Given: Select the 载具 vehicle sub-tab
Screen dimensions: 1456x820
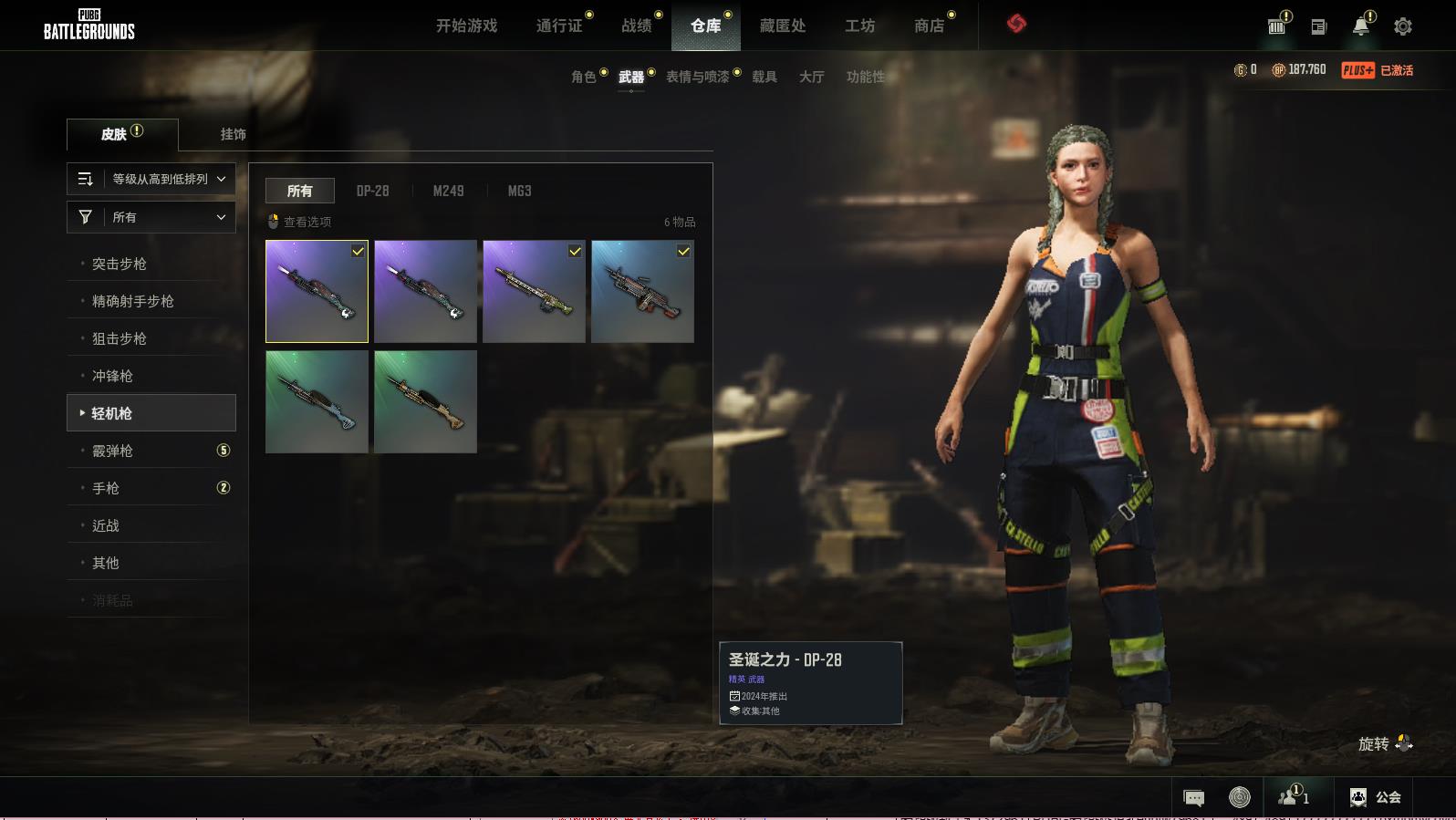Looking at the screenshot, I should pyautogui.click(x=764, y=77).
